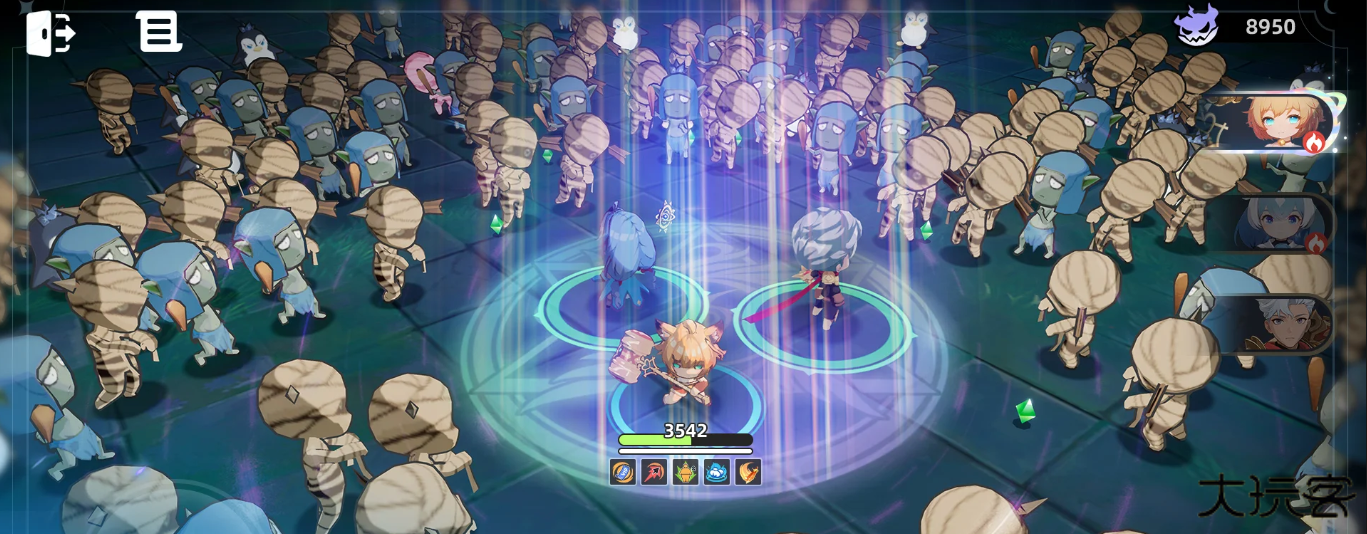Cast the flaming orange slash skill
Image resolution: width=1367 pixels, height=534 pixels.
(x=747, y=472)
